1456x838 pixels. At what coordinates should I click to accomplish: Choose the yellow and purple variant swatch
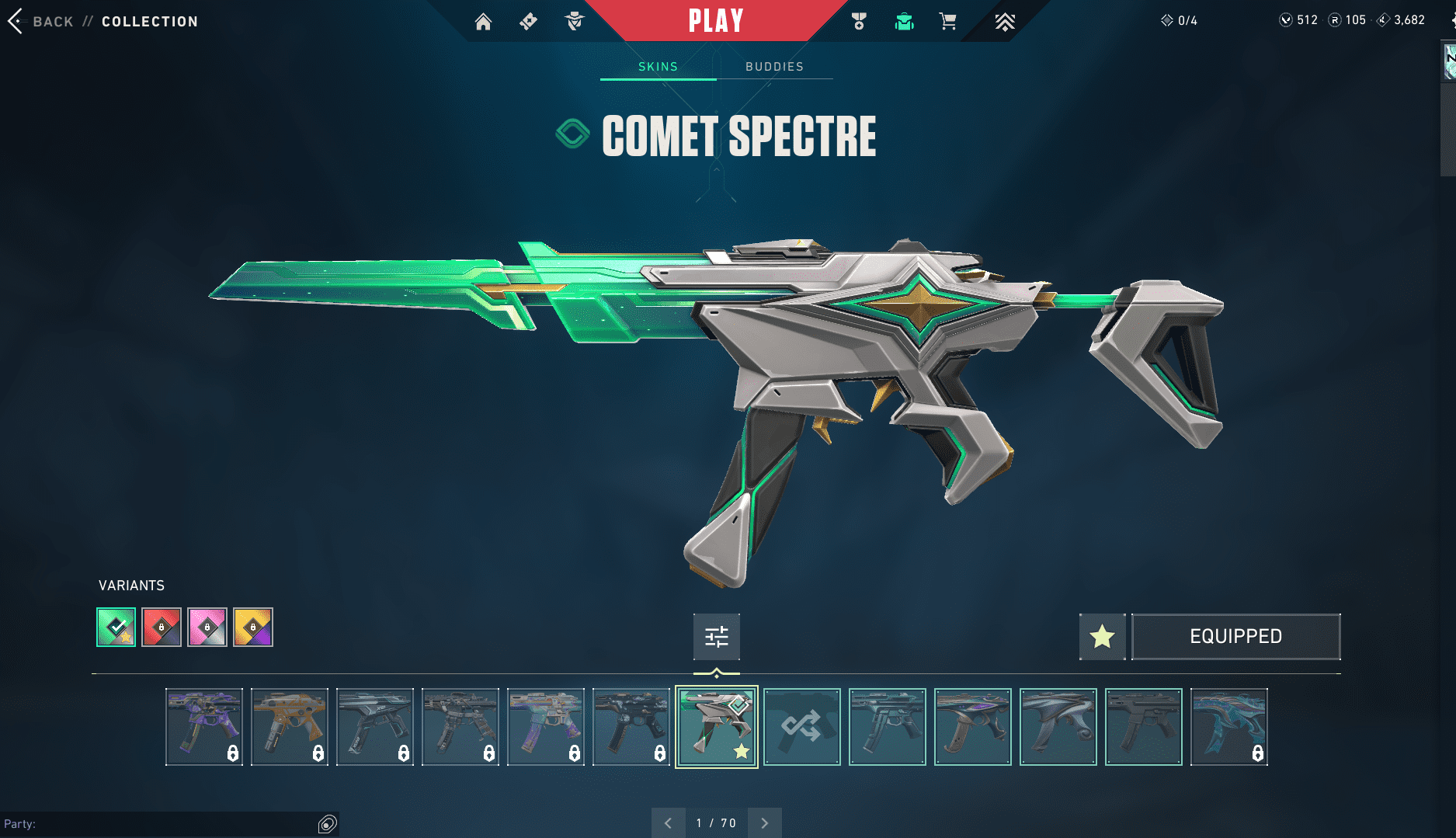point(253,627)
